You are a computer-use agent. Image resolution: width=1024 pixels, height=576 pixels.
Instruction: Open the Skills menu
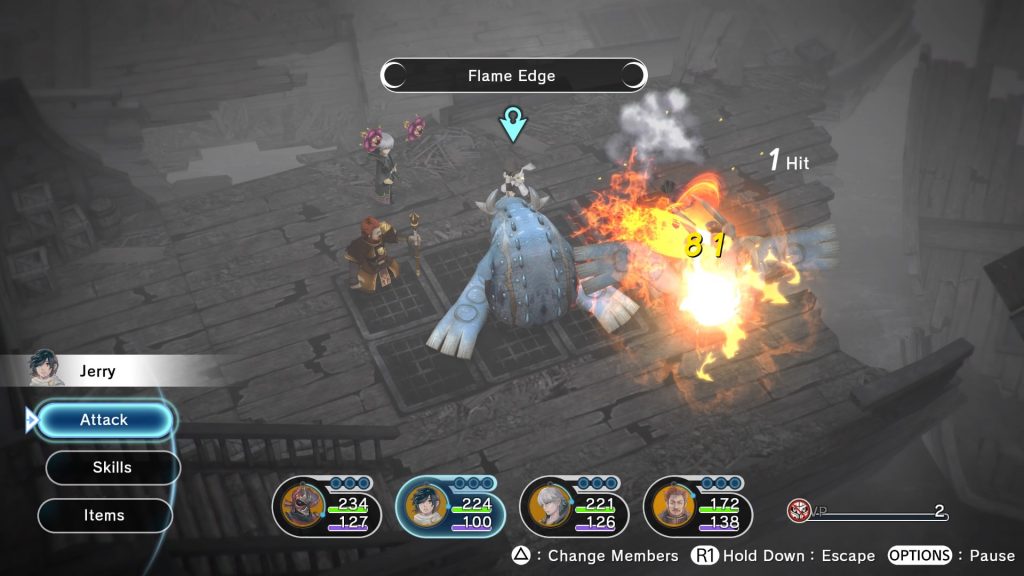[112, 467]
